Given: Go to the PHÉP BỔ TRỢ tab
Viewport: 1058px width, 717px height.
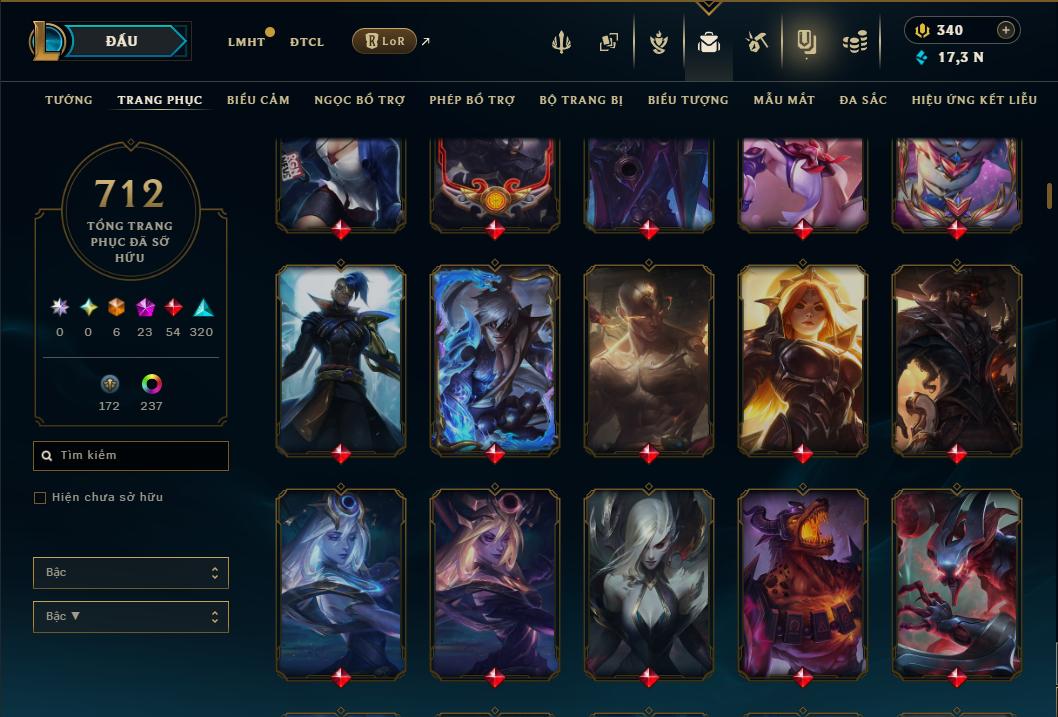Looking at the screenshot, I should 472,100.
